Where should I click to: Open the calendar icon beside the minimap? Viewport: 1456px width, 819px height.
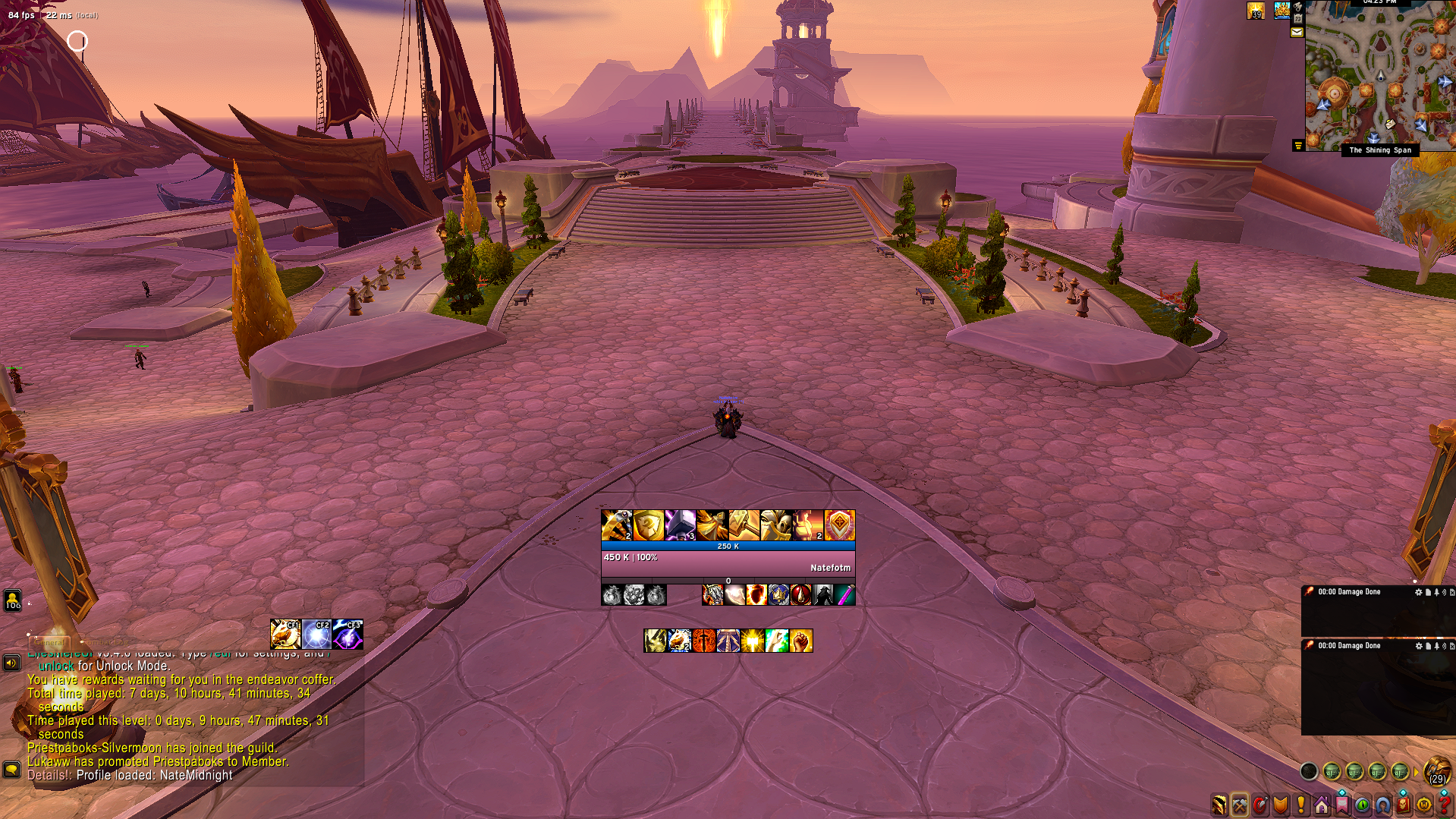(x=1298, y=18)
